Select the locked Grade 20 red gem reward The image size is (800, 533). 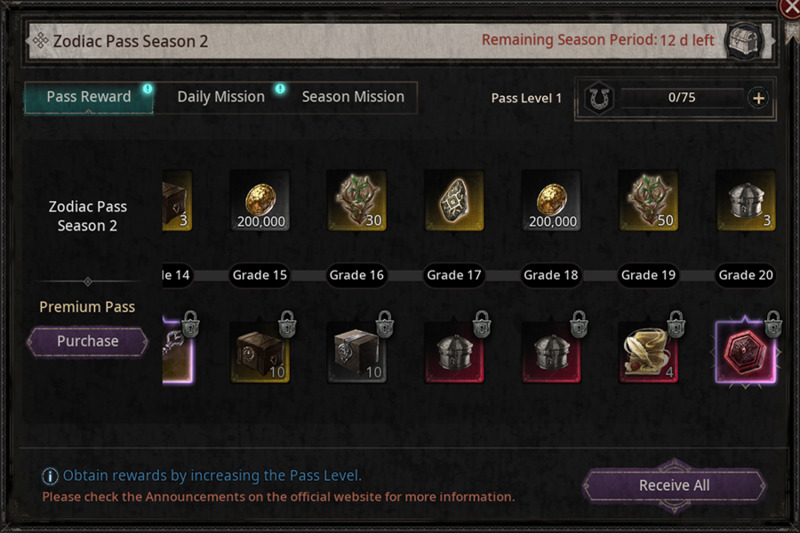click(745, 352)
